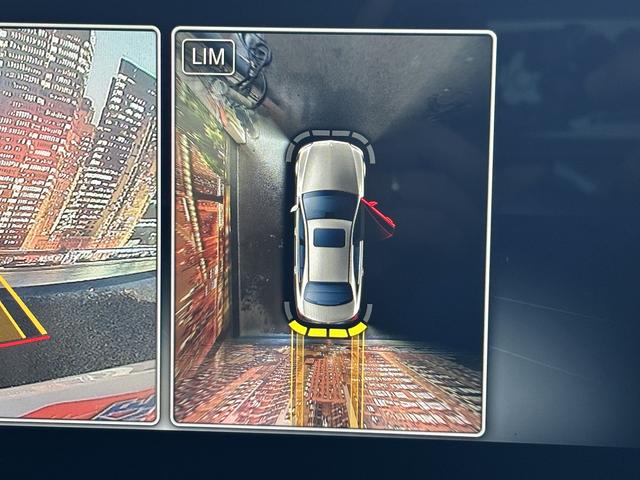Select the top-down car view panel
The image size is (640, 480).
tap(333, 230)
